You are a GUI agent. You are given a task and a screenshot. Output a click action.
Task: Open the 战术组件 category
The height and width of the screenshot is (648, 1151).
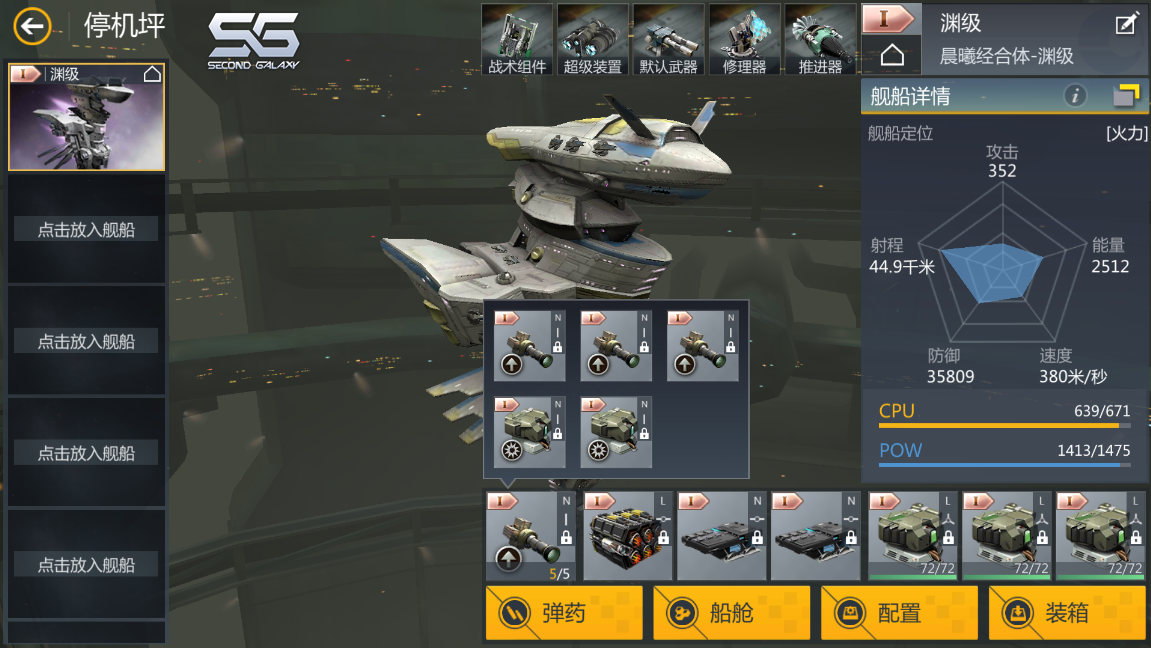point(517,40)
